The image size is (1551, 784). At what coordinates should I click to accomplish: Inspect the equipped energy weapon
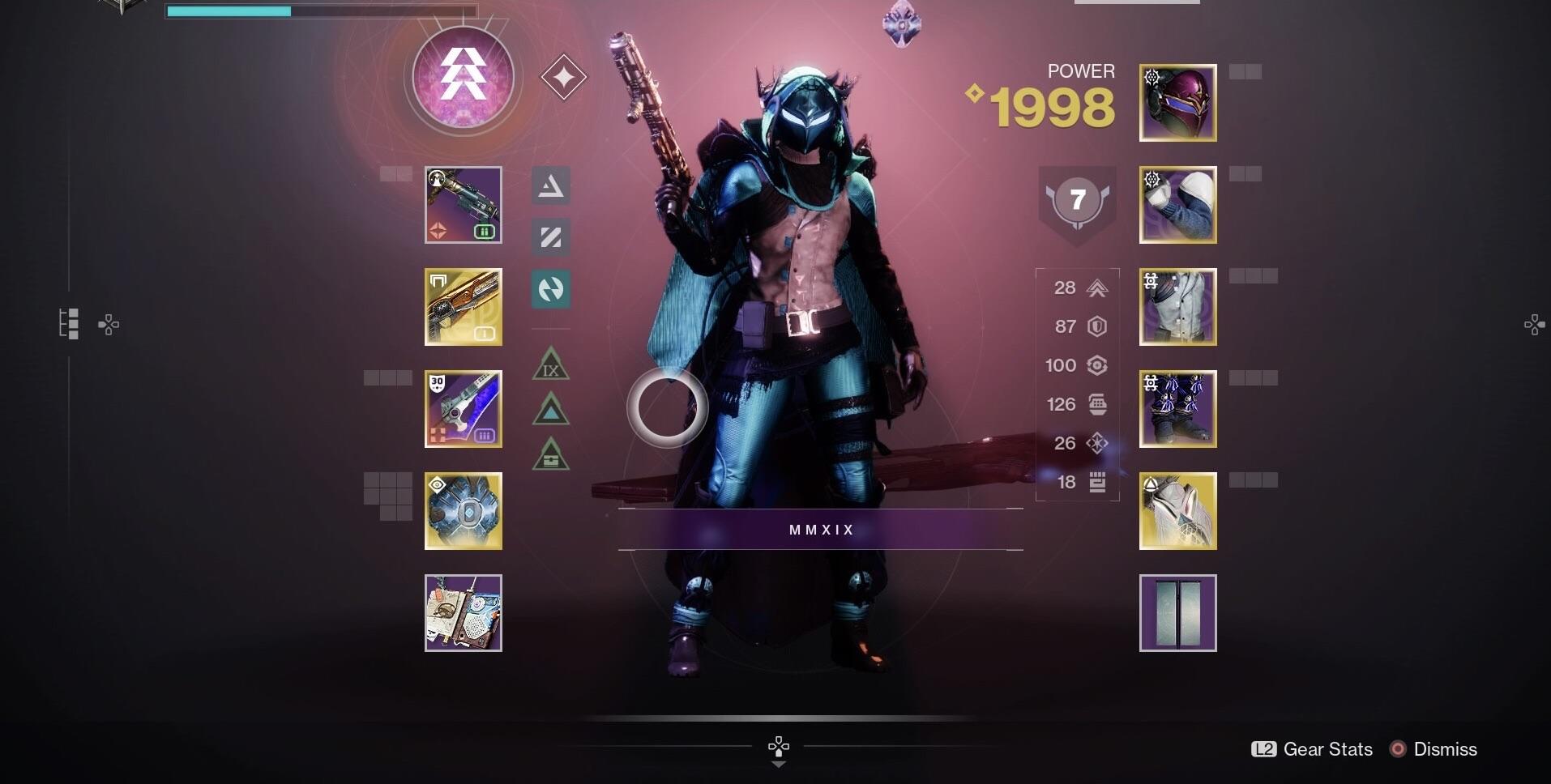pyautogui.click(x=463, y=307)
